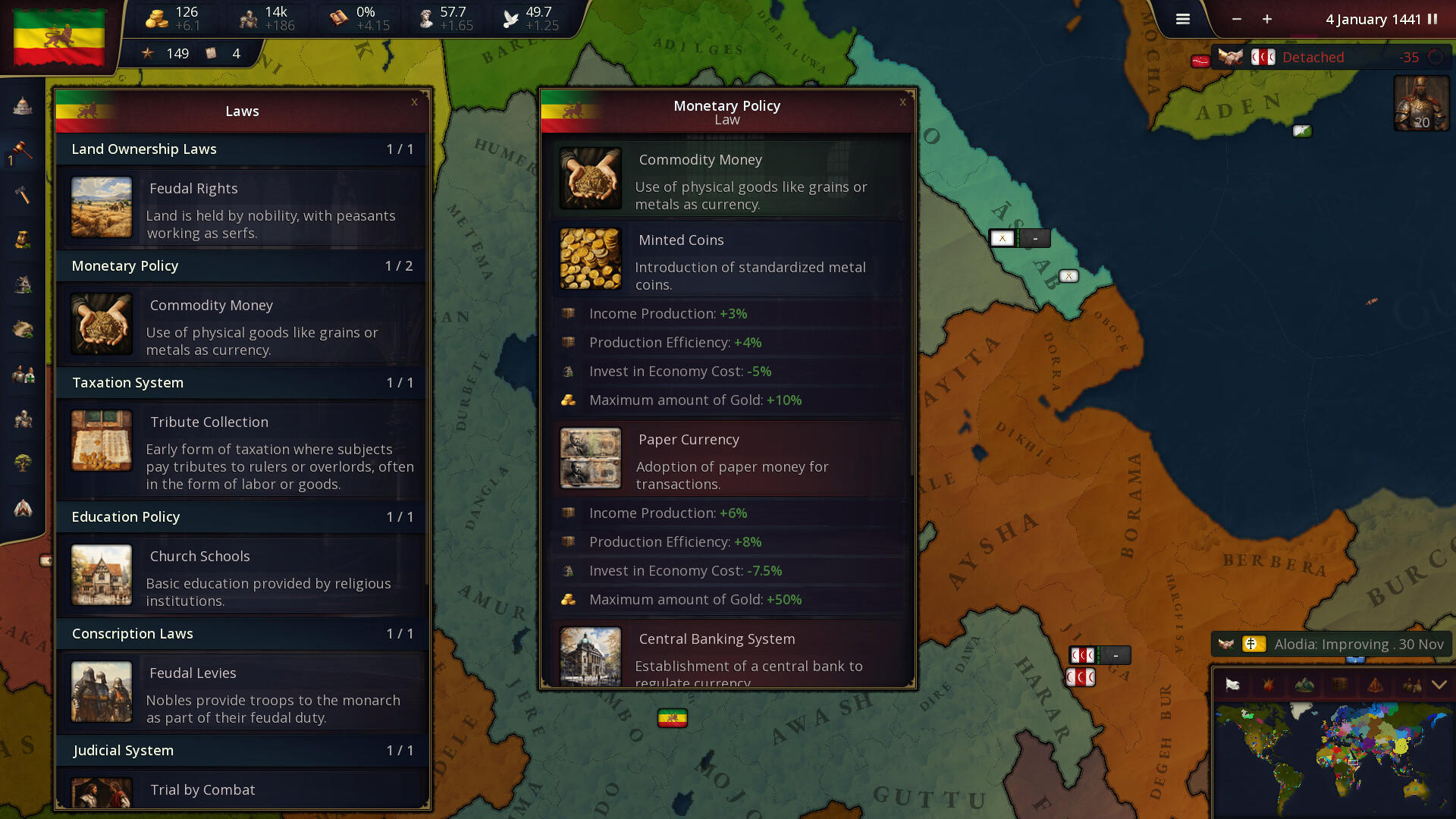Switch minimap to political flag mode
This screenshot has width=1456, height=819.
(1232, 685)
